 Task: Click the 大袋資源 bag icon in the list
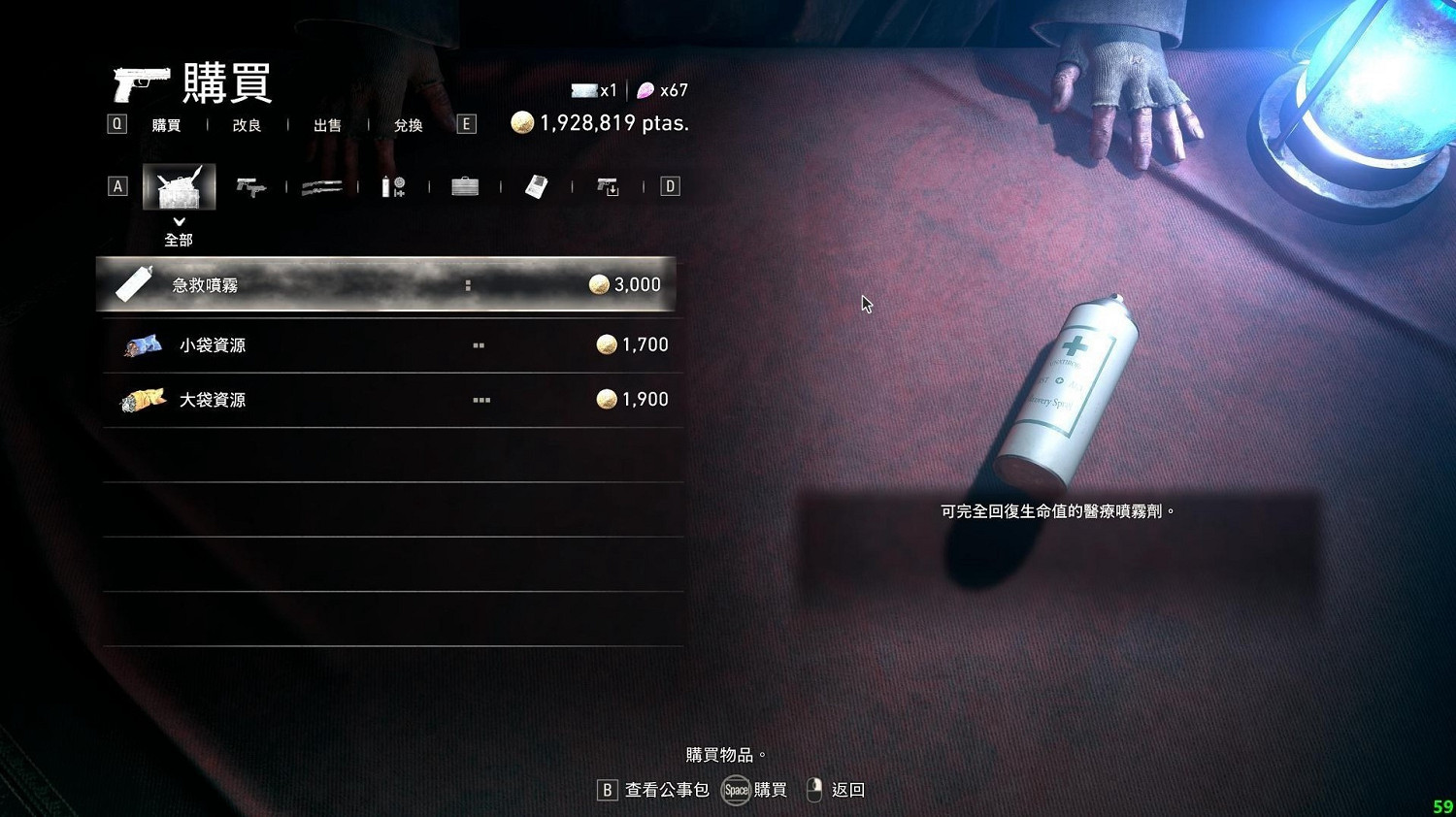click(142, 399)
